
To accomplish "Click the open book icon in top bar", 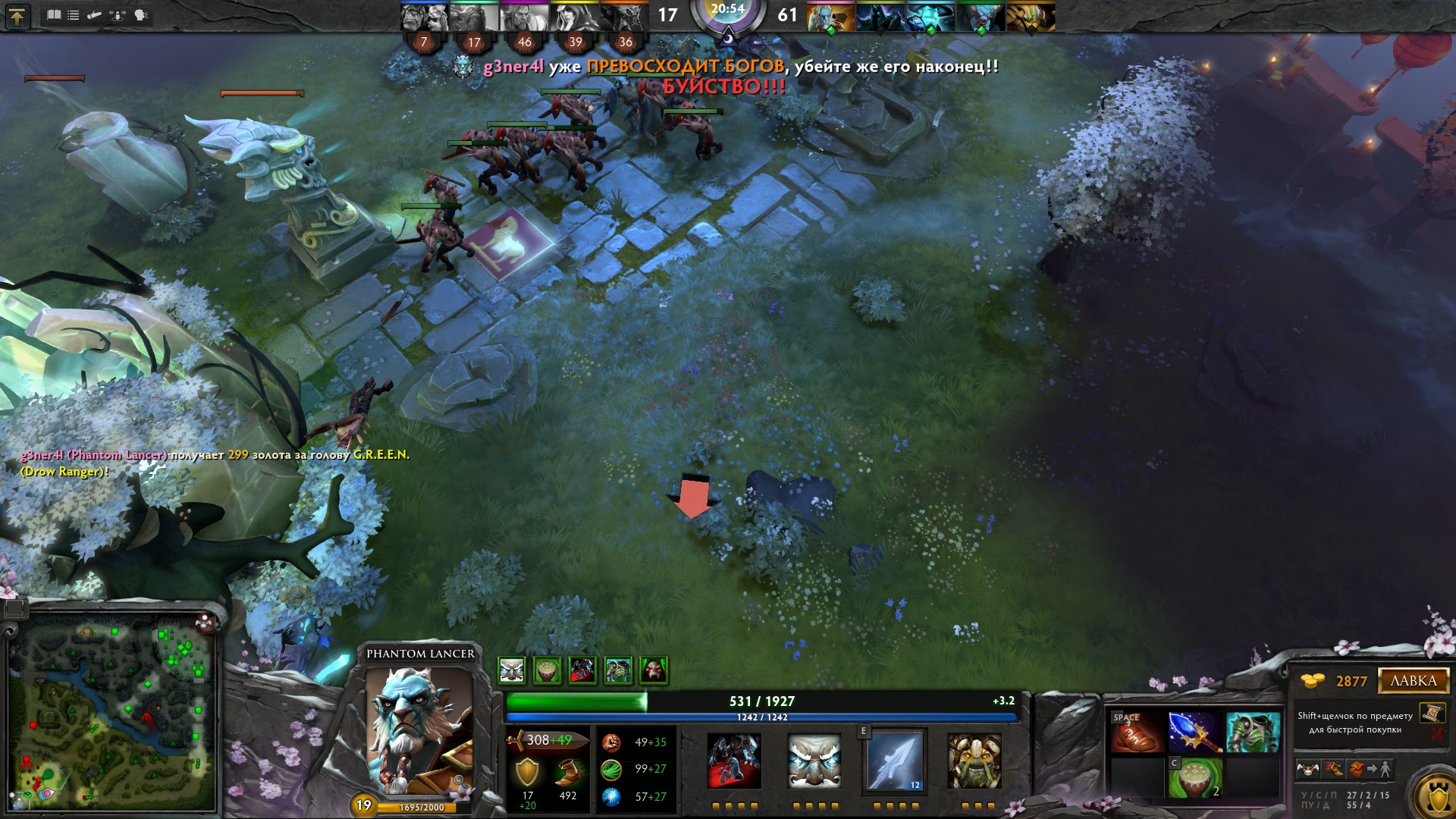I will 53,15.
